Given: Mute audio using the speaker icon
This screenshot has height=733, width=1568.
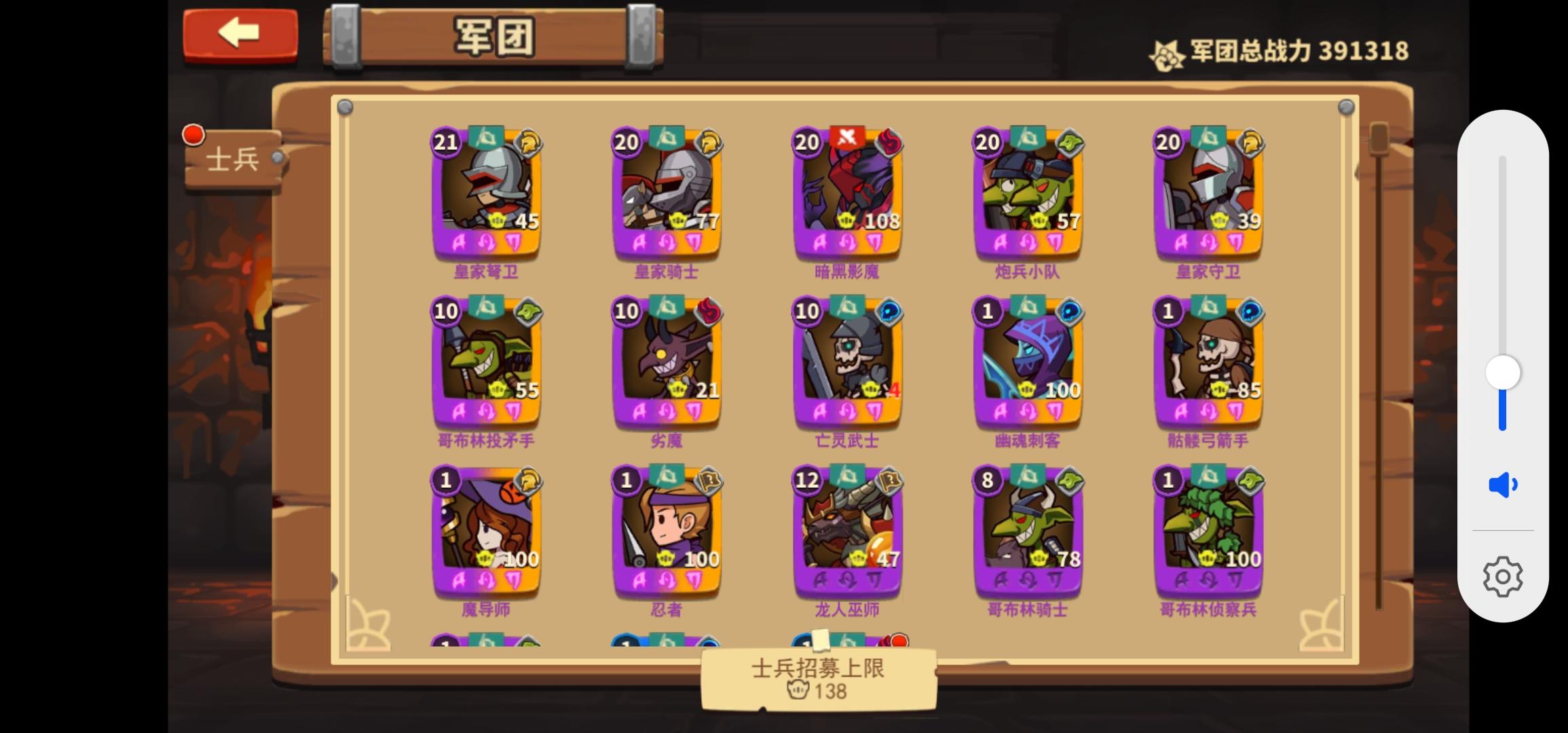Looking at the screenshot, I should point(1502,483).
